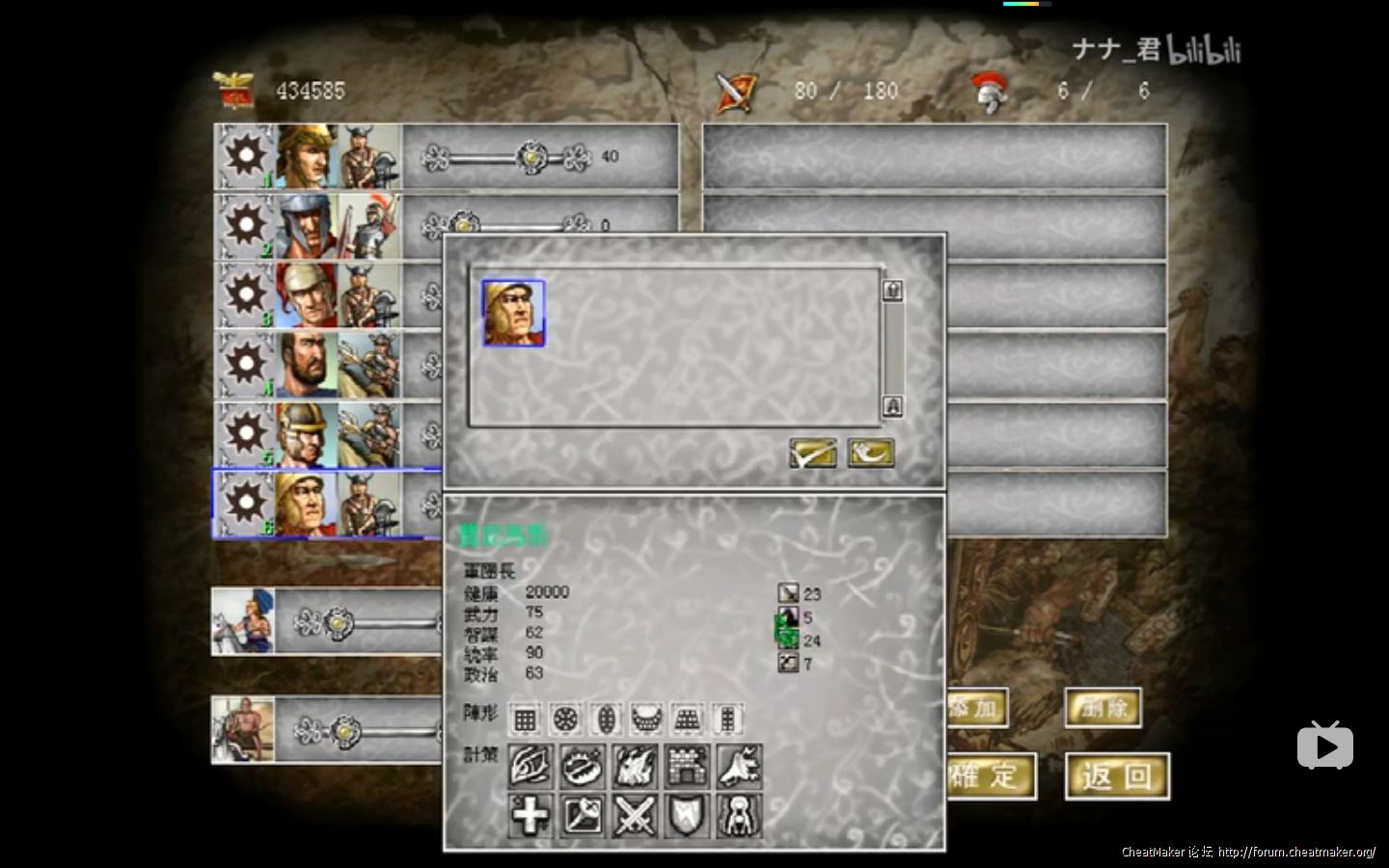
Task: Select the square grid formation icon
Action: tap(525, 719)
